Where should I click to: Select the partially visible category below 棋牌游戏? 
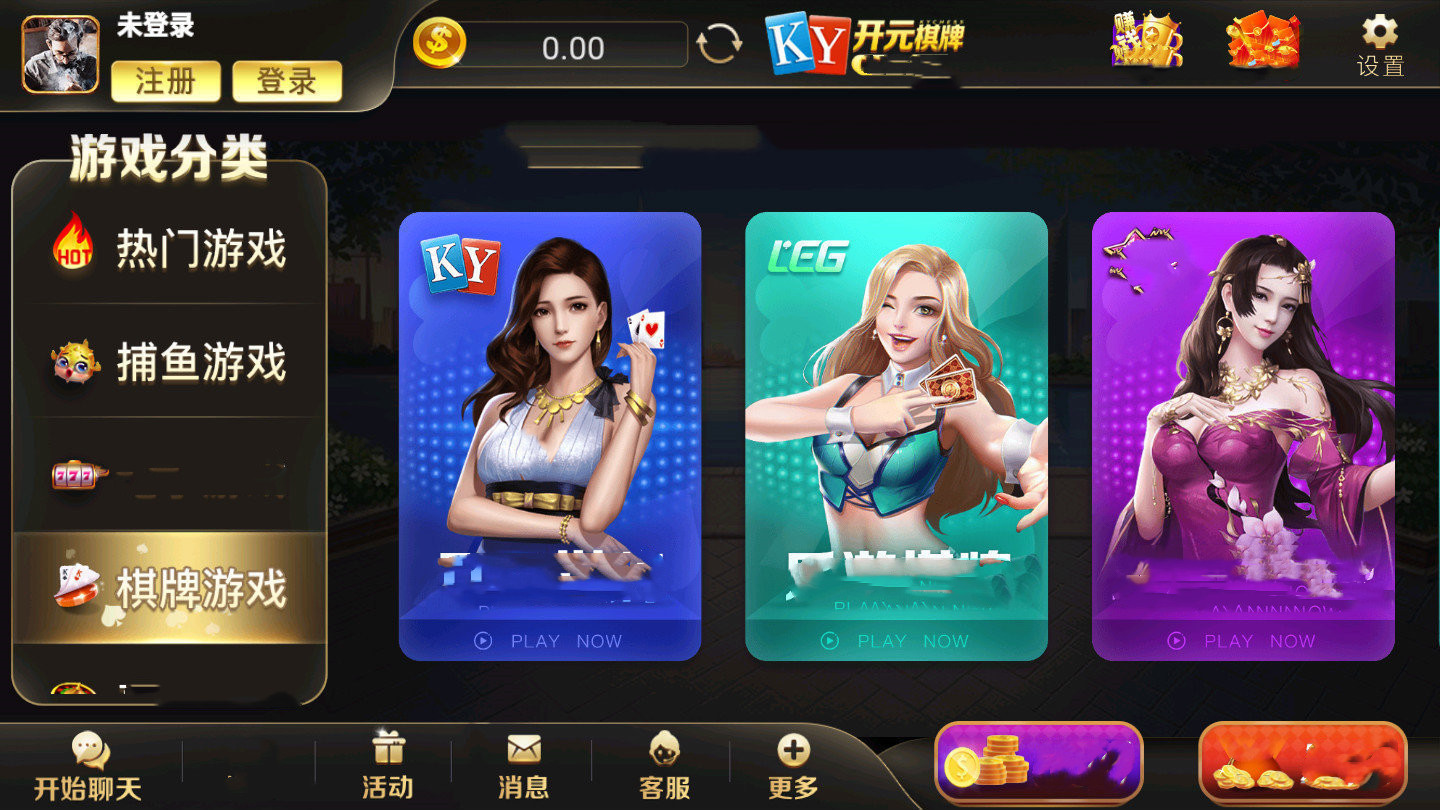170,690
